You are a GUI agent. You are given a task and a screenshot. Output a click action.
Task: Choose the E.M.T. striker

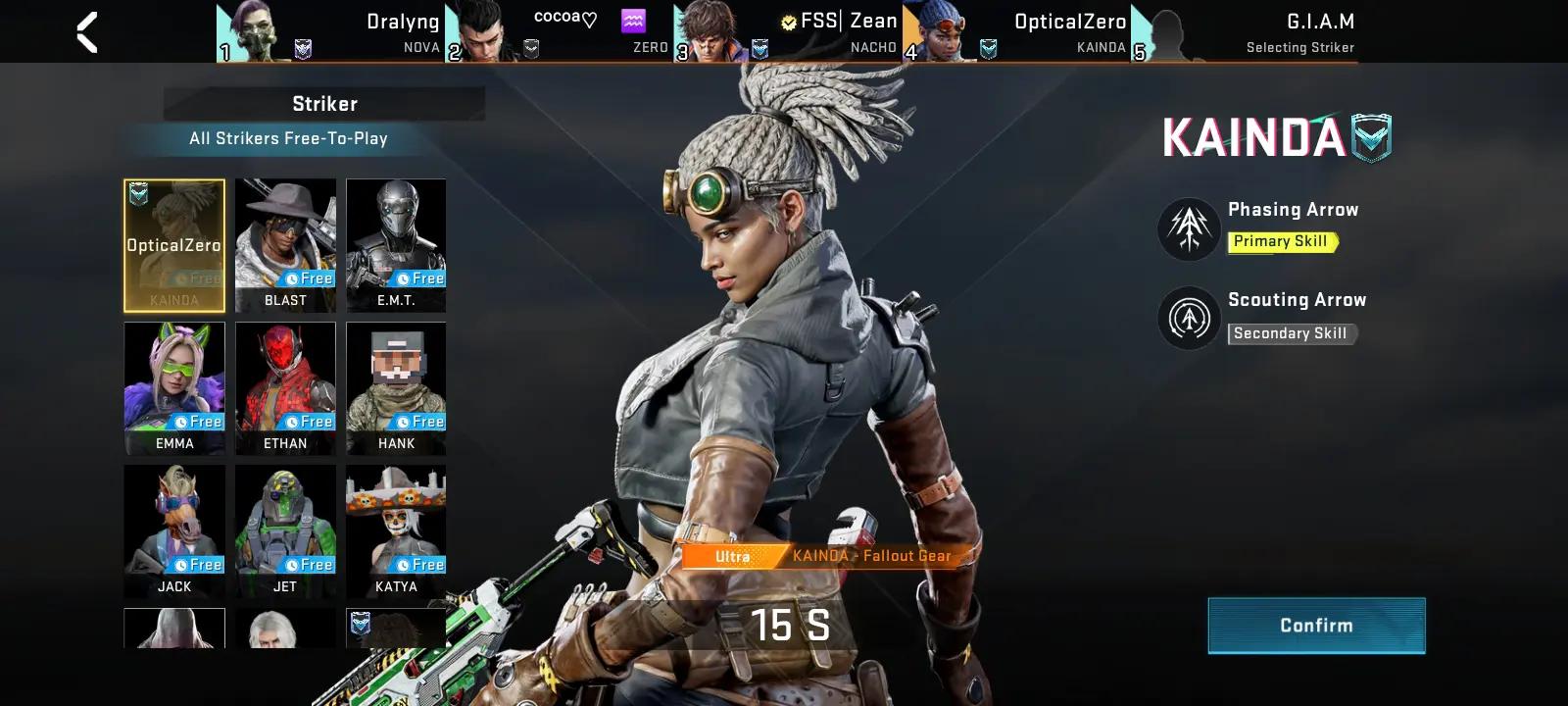396,245
